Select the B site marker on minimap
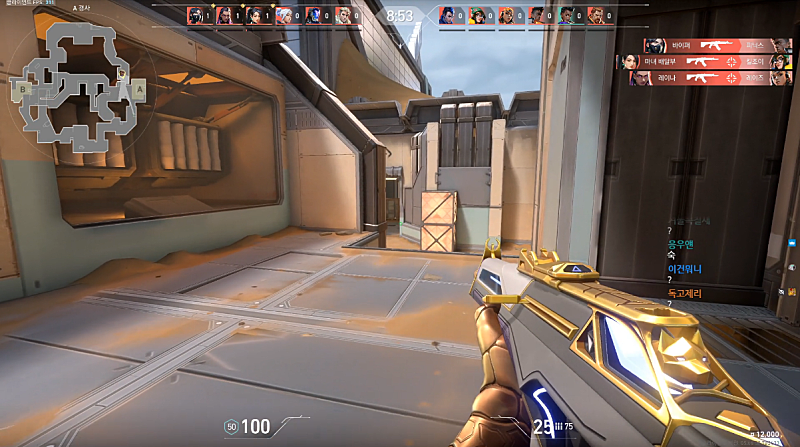 click(22, 88)
